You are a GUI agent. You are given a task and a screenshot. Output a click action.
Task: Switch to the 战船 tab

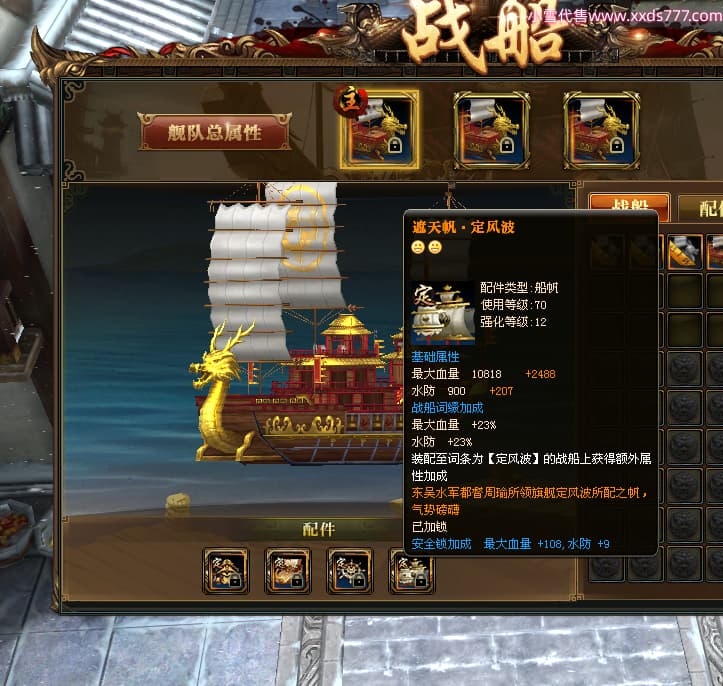(x=628, y=207)
